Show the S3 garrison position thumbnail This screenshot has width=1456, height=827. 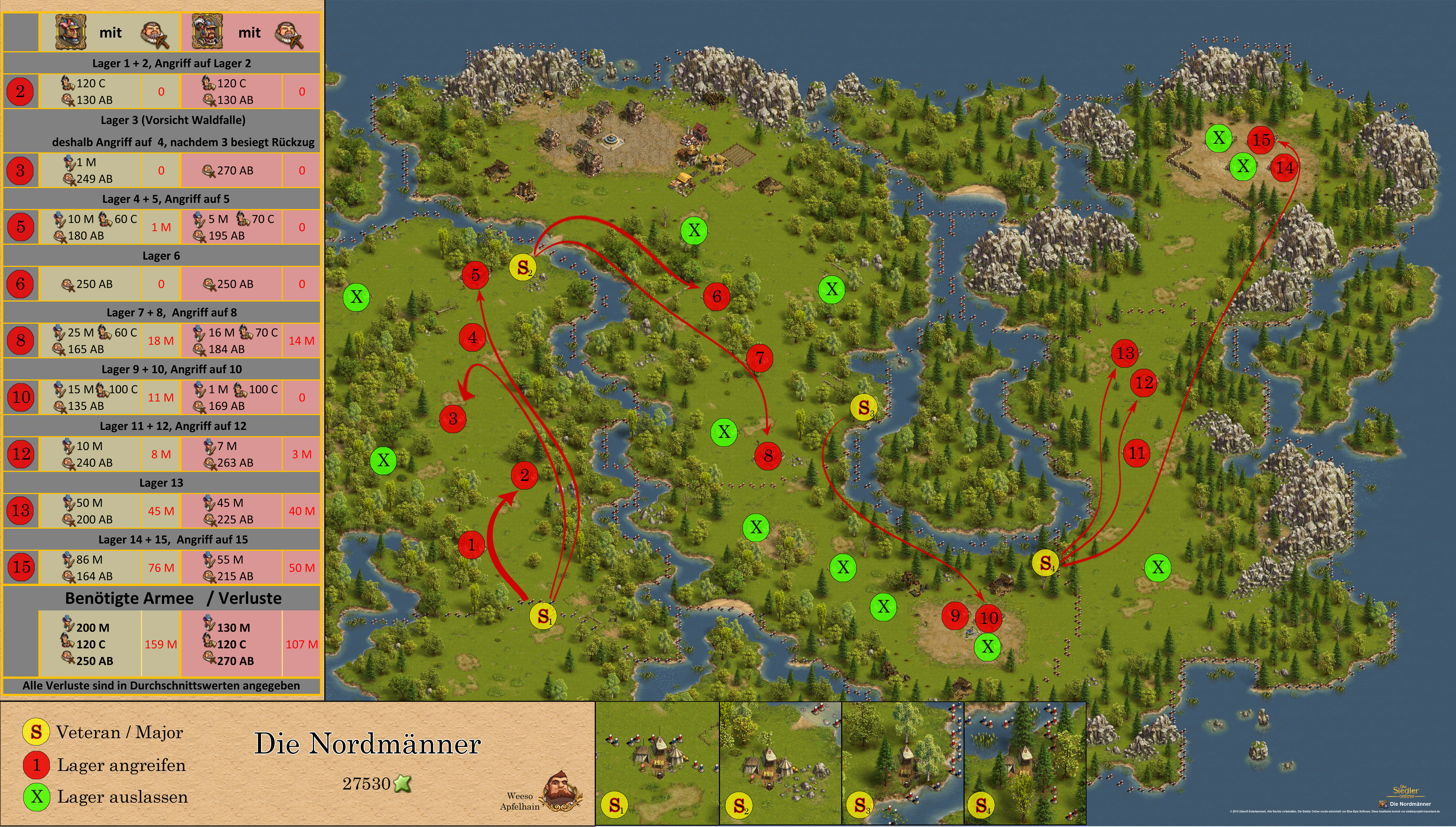coord(903,763)
